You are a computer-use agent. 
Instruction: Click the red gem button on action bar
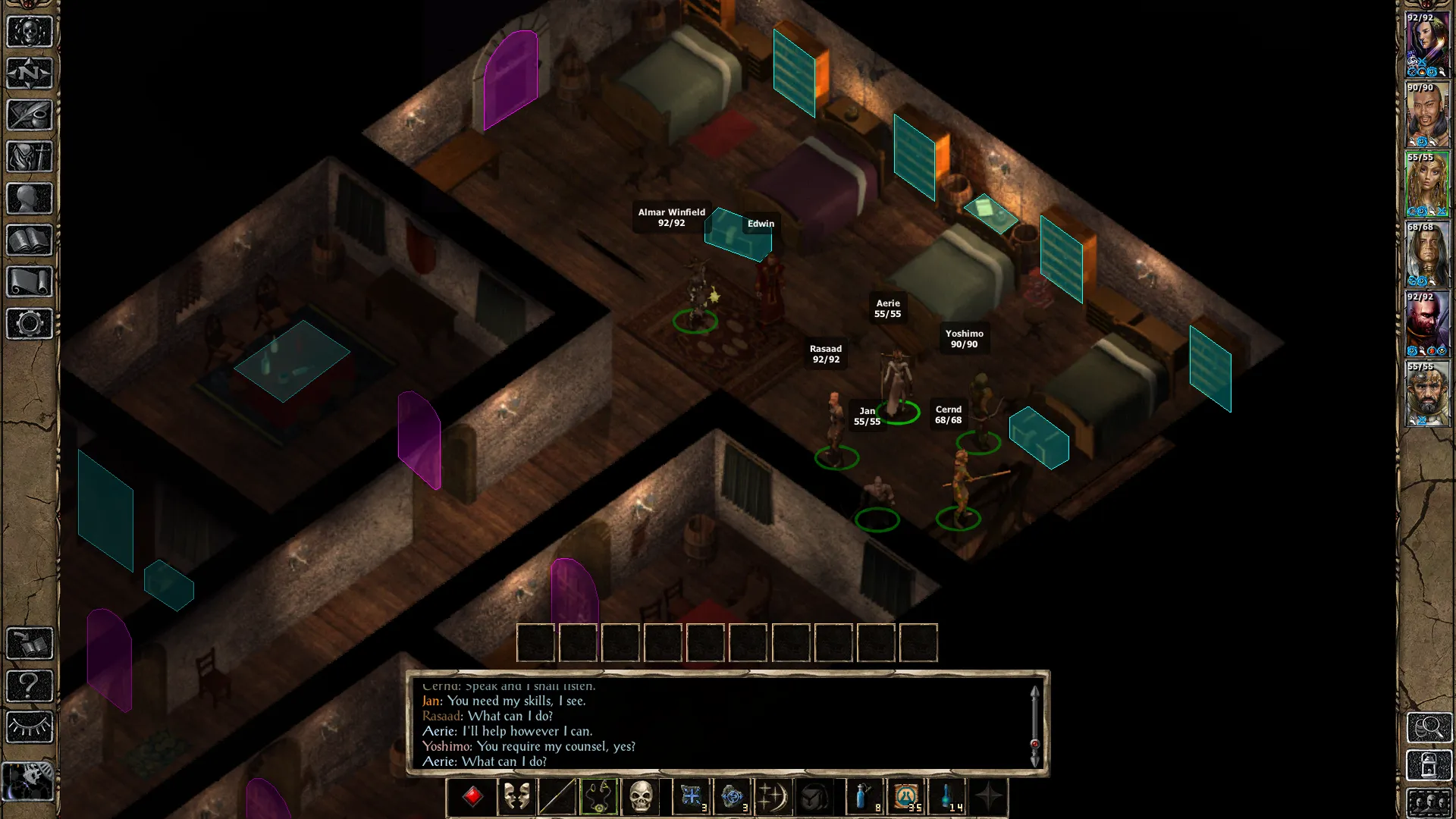tap(472, 796)
